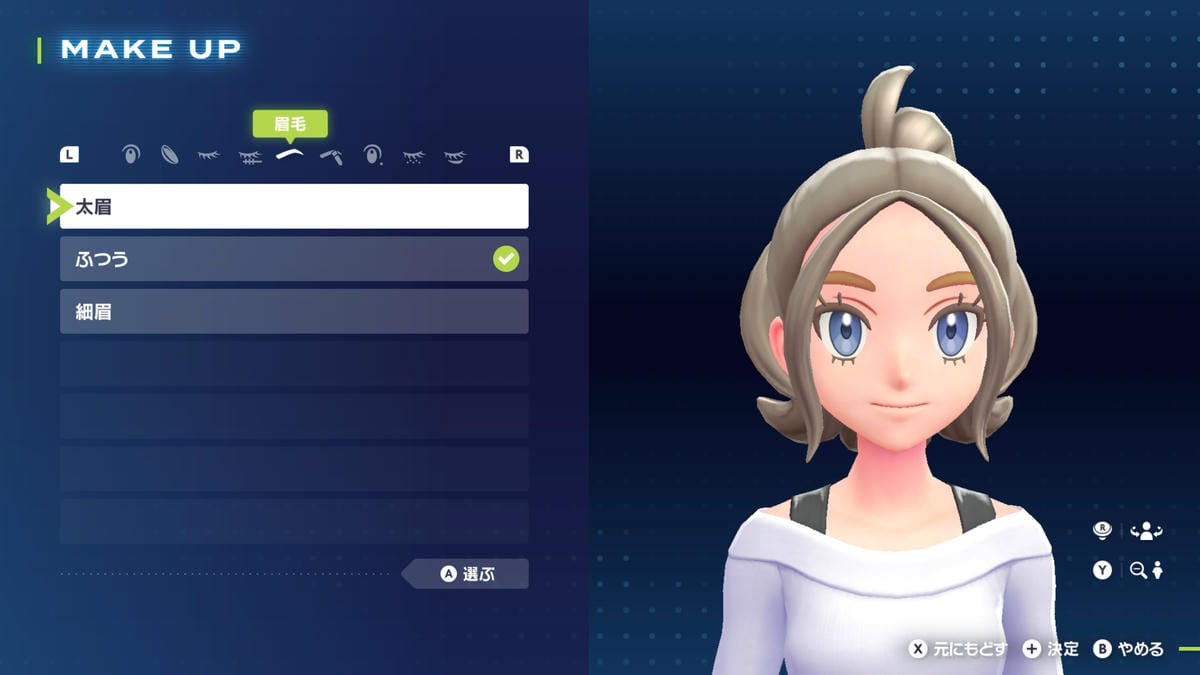Image resolution: width=1200 pixels, height=675 pixels.
Task: Open the eyebrow pencil color tab
Action: tap(331, 156)
